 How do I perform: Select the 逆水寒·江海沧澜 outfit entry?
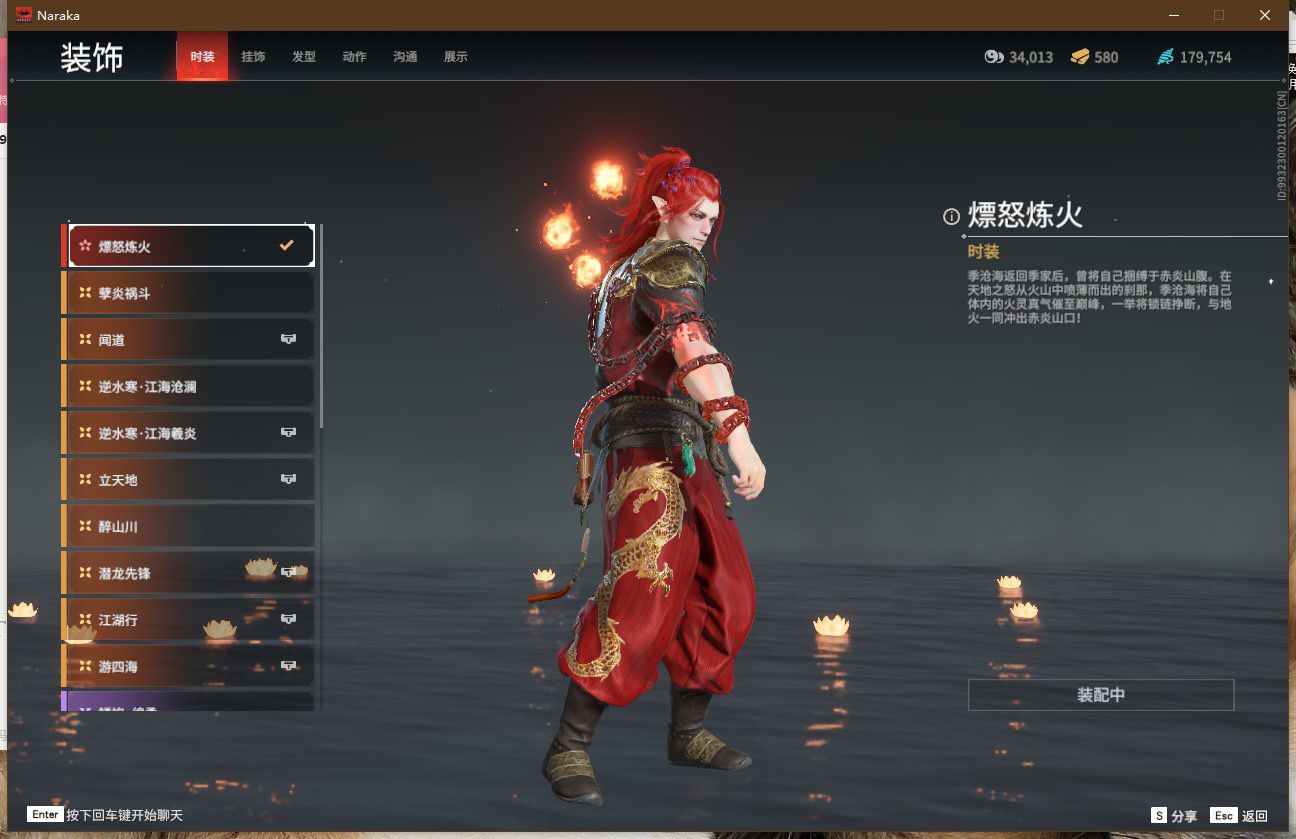pos(150,385)
